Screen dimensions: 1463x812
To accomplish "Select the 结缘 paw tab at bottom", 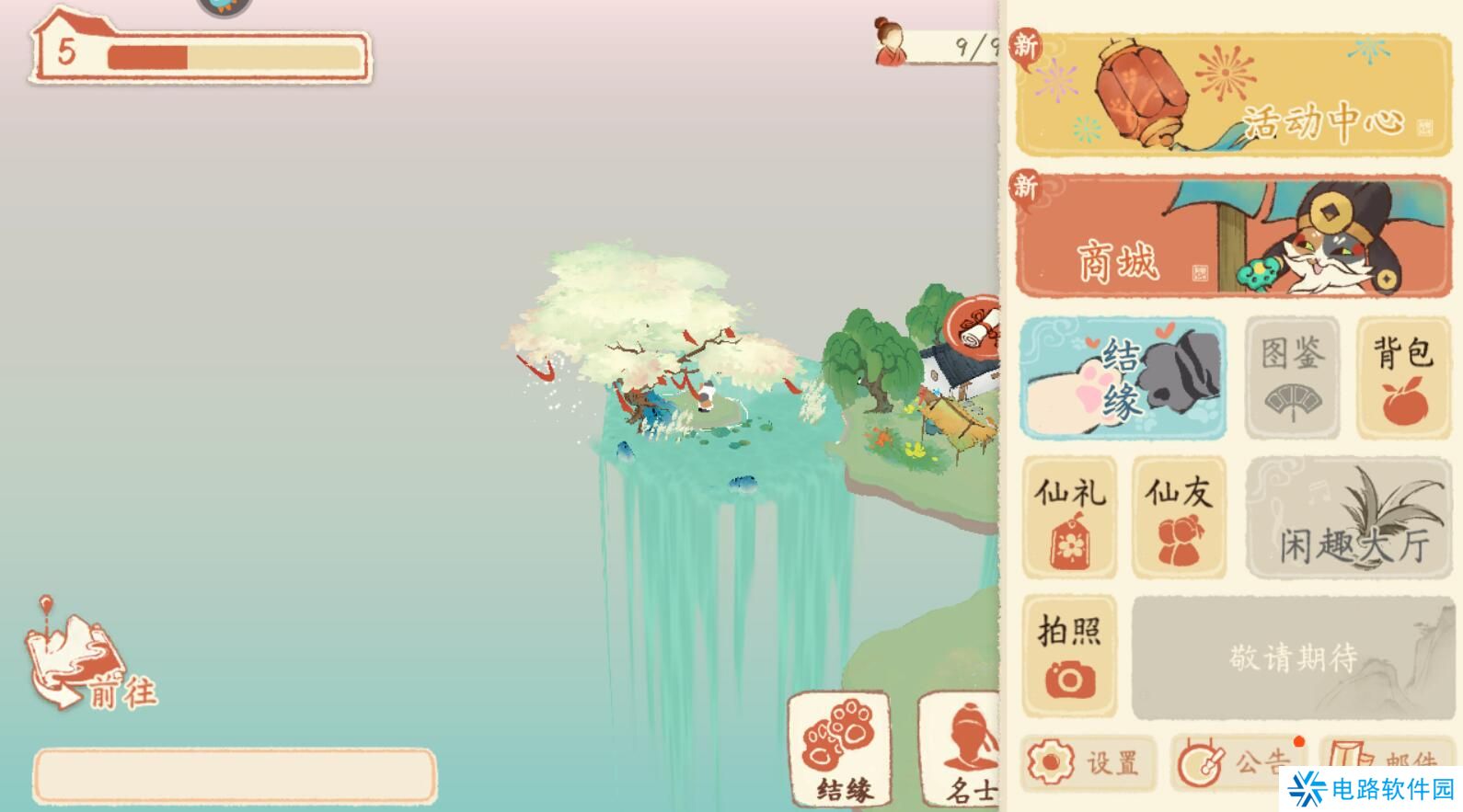I will [839, 754].
